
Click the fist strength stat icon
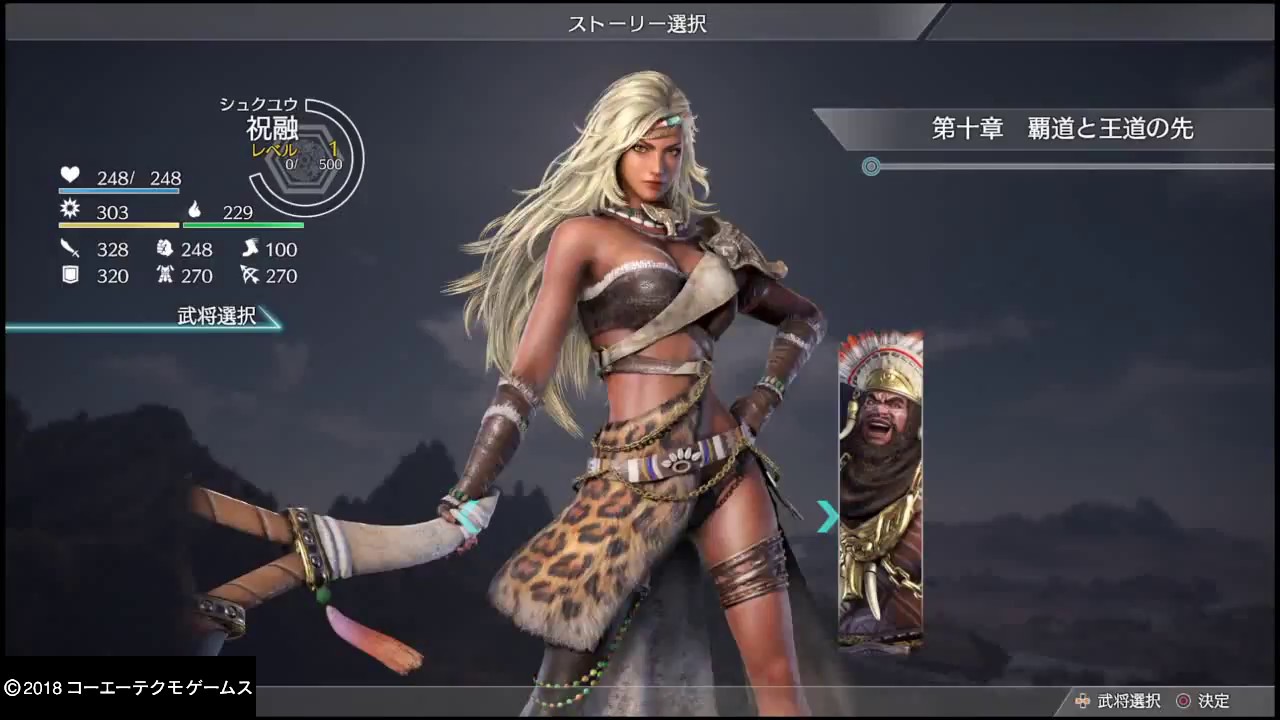(166, 249)
